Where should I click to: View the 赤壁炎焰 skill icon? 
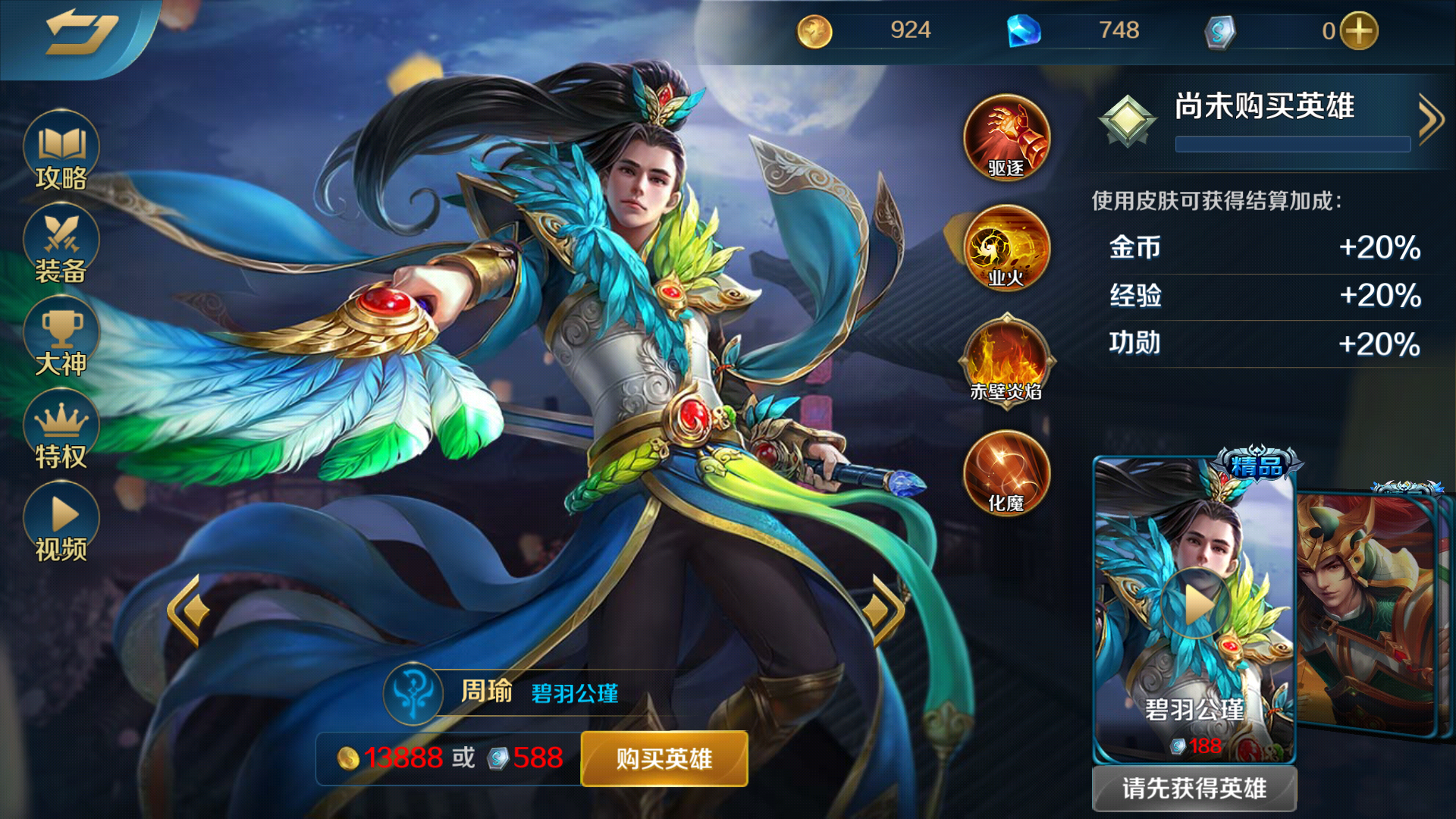[x=1006, y=362]
